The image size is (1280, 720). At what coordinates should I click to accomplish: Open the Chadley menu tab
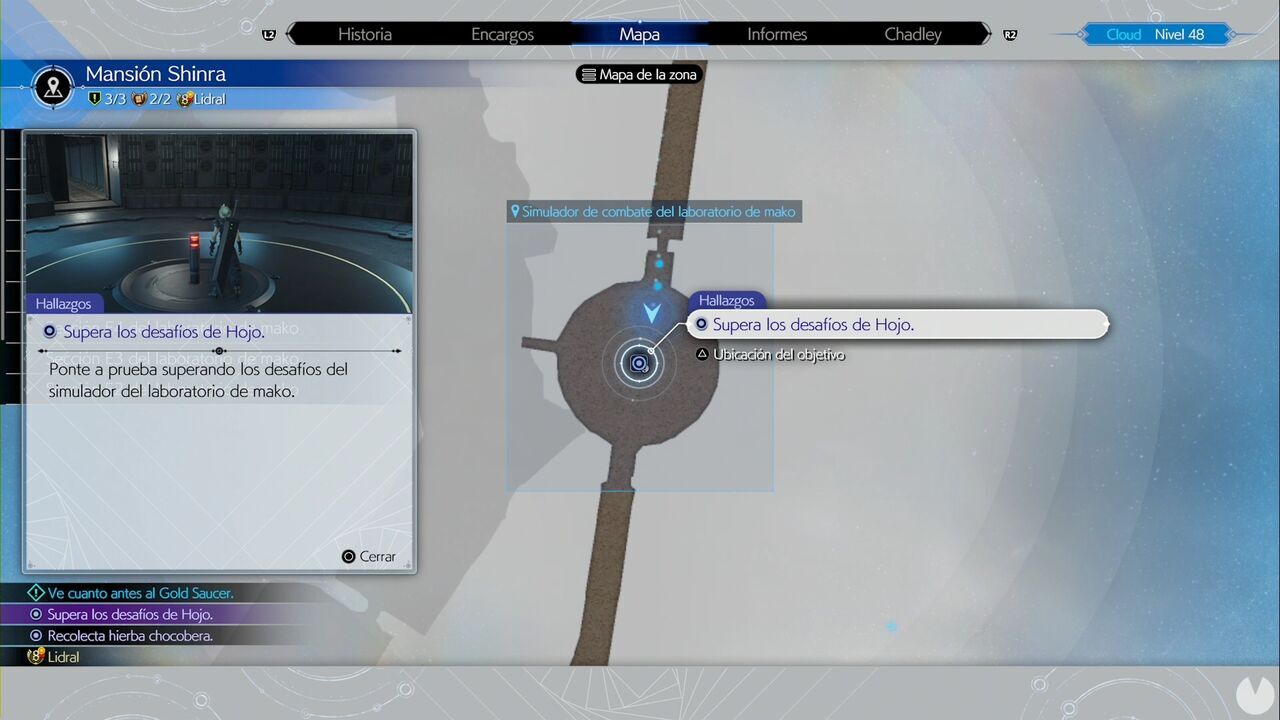click(912, 34)
